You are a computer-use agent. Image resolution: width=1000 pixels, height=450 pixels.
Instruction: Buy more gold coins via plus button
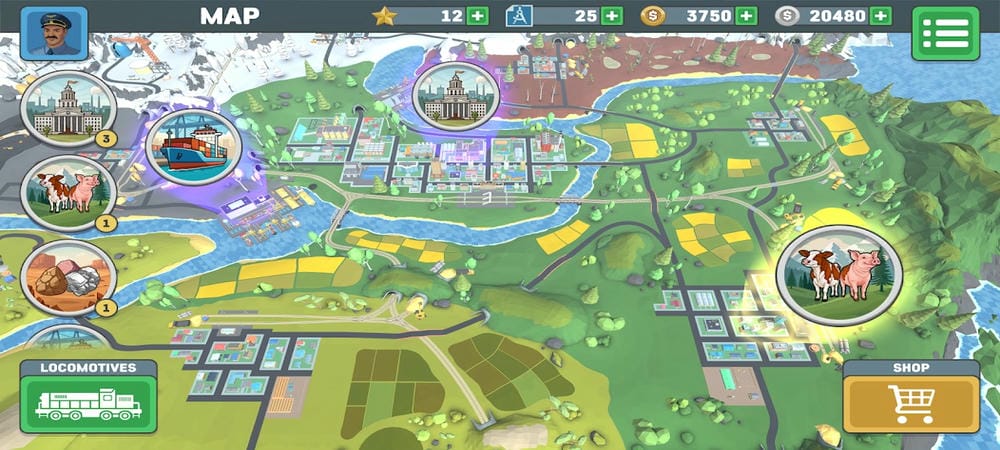pos(746,16)
